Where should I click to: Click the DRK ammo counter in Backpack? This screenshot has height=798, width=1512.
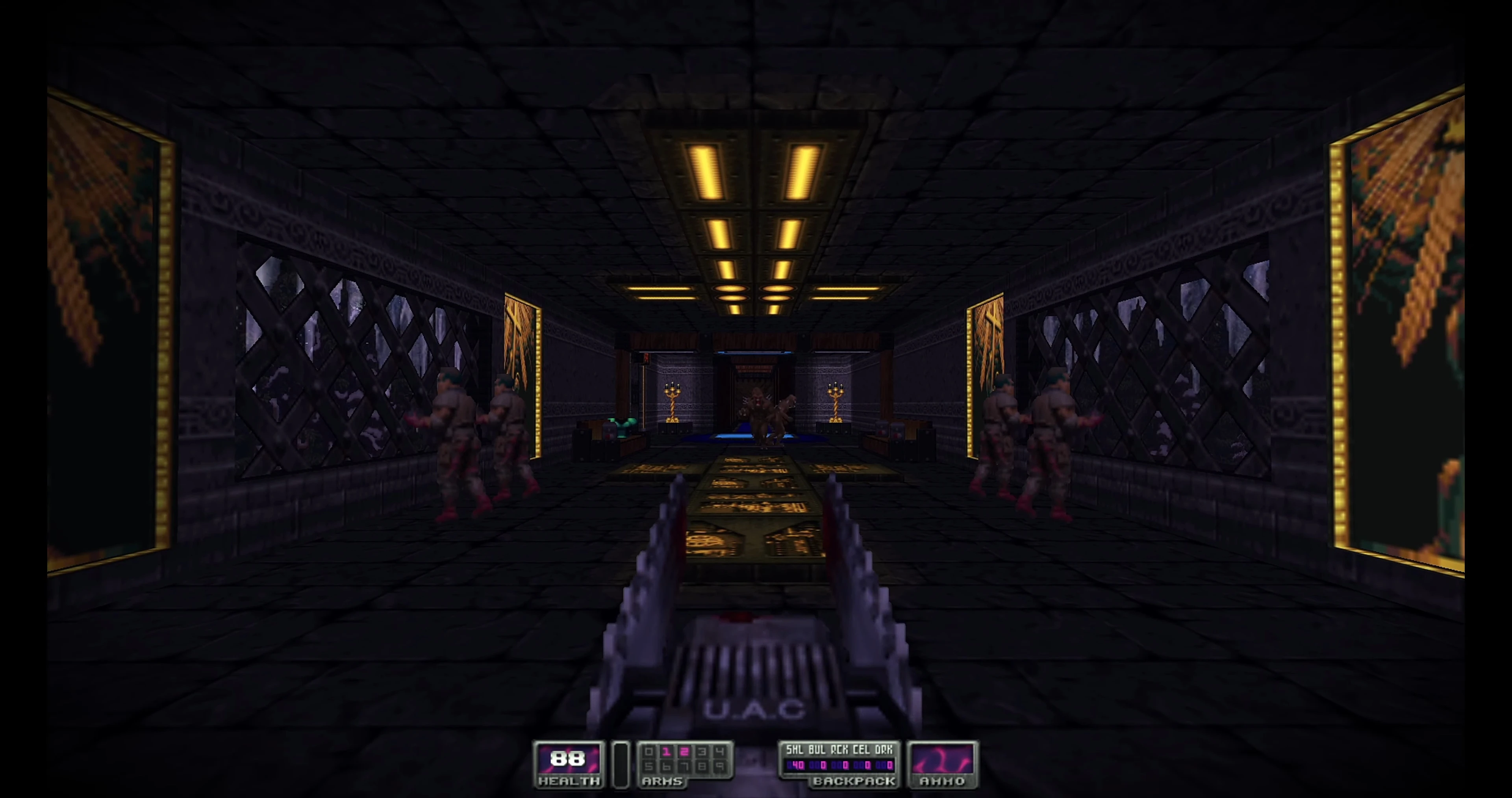pyautogui.click(x=885, y=765)
